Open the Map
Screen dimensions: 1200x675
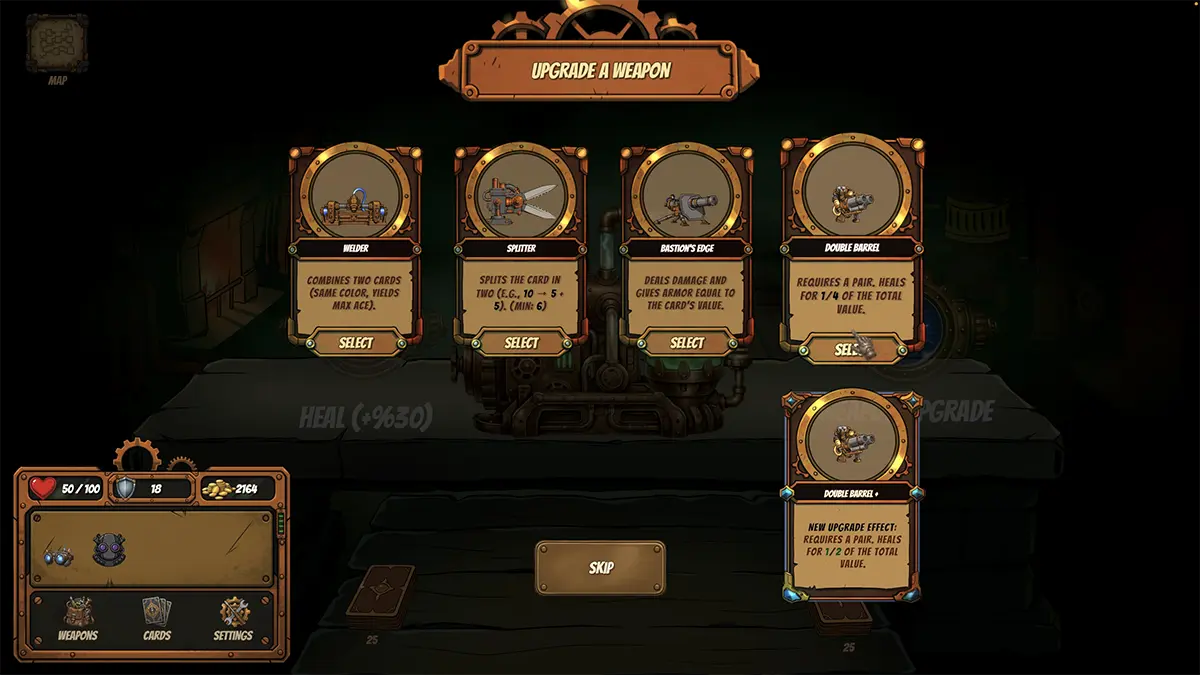tap(57, 45)
